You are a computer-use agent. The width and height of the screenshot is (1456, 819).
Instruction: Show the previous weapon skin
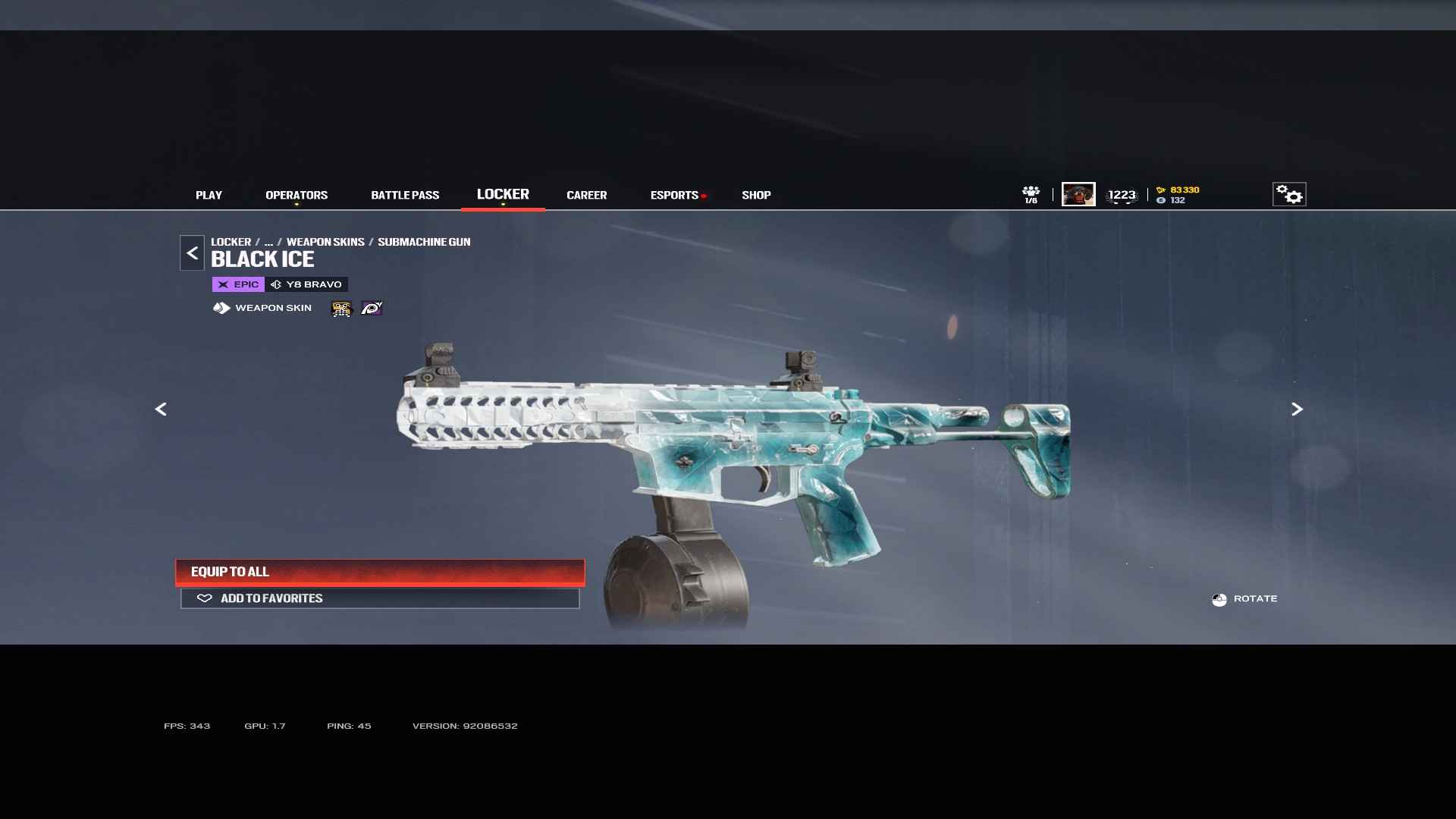click(x=161, y=409)
